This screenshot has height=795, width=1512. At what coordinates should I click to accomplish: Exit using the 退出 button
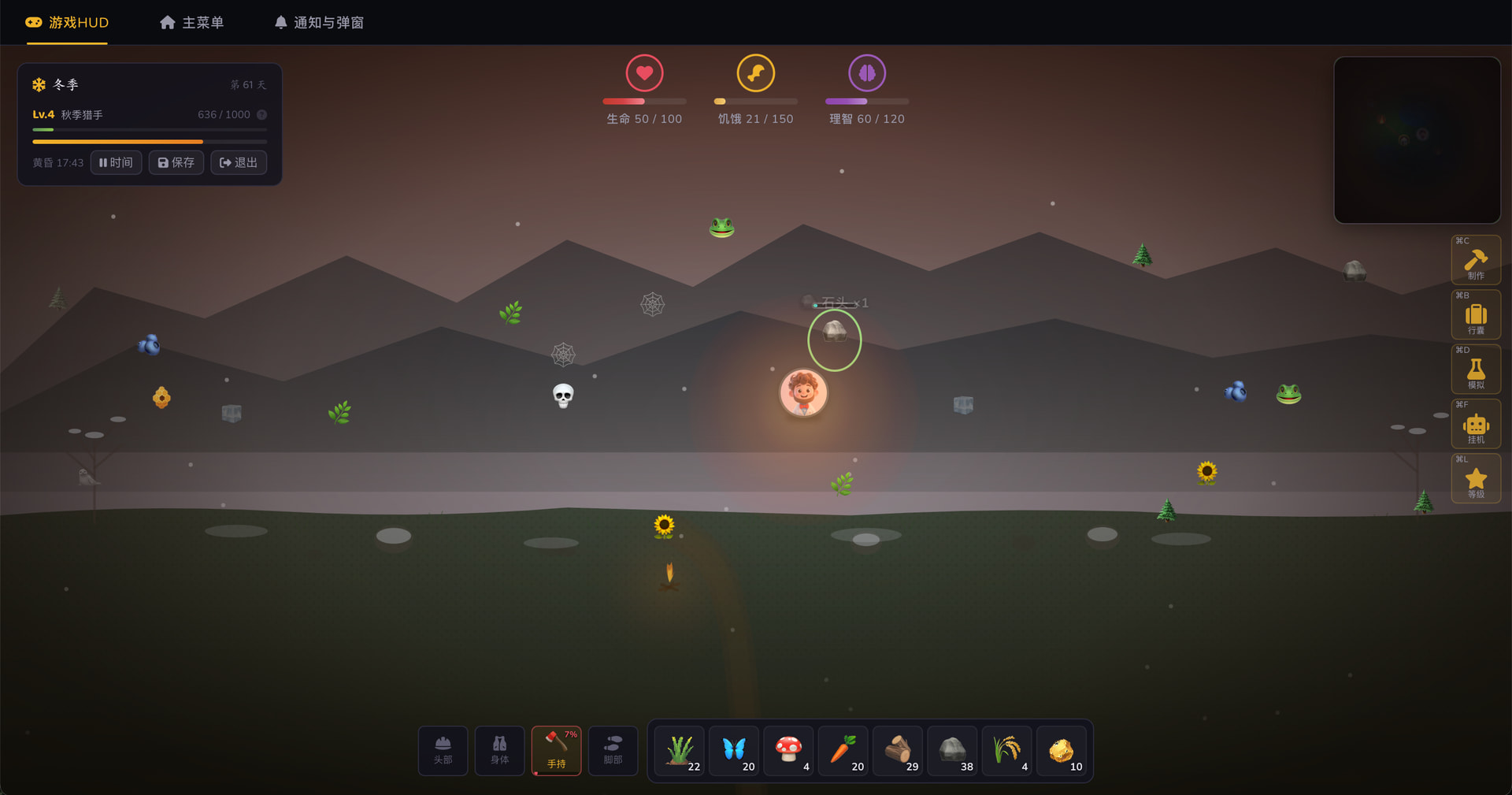pyautogui.click(x=239, y=162)
